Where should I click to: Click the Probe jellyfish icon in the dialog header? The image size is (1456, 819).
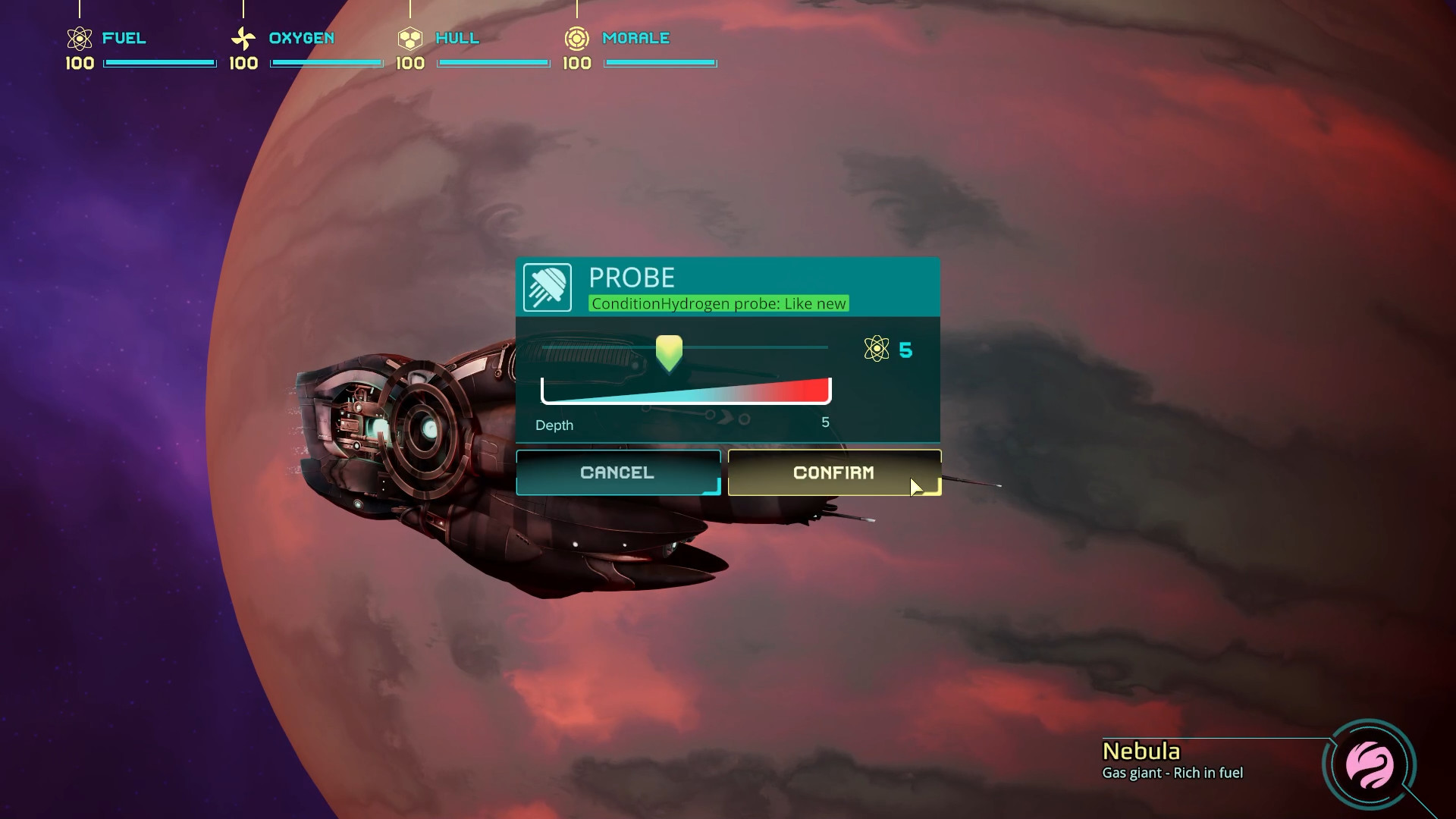tap(548, 287)
